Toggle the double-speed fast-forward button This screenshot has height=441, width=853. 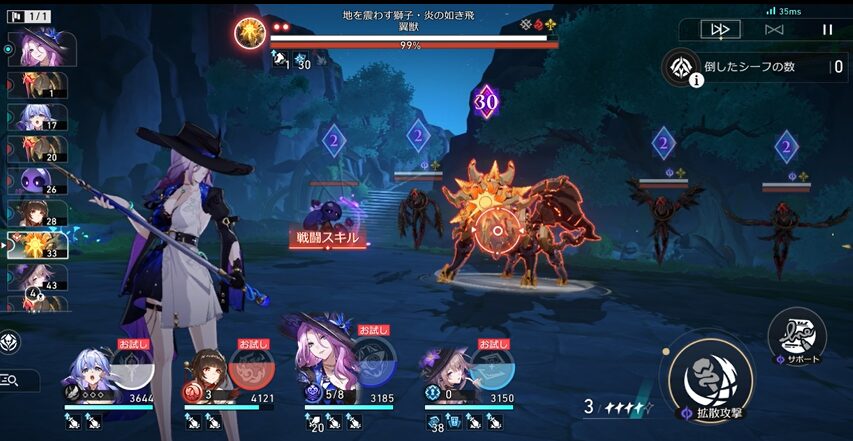pos(720,30)
